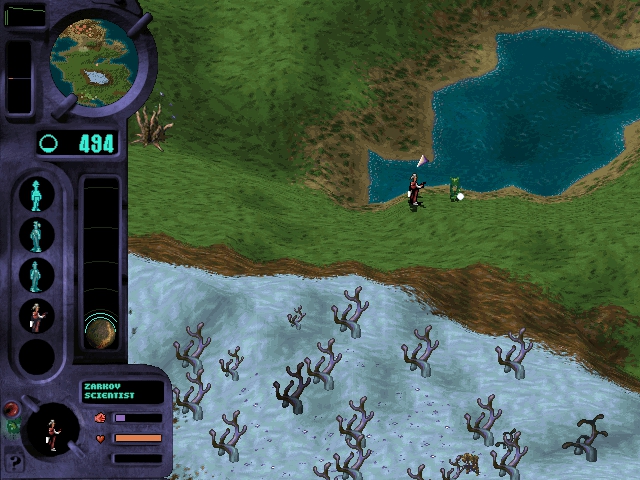Click the green creature icon
Screen dimensions: 640x480
coord(13,427)
